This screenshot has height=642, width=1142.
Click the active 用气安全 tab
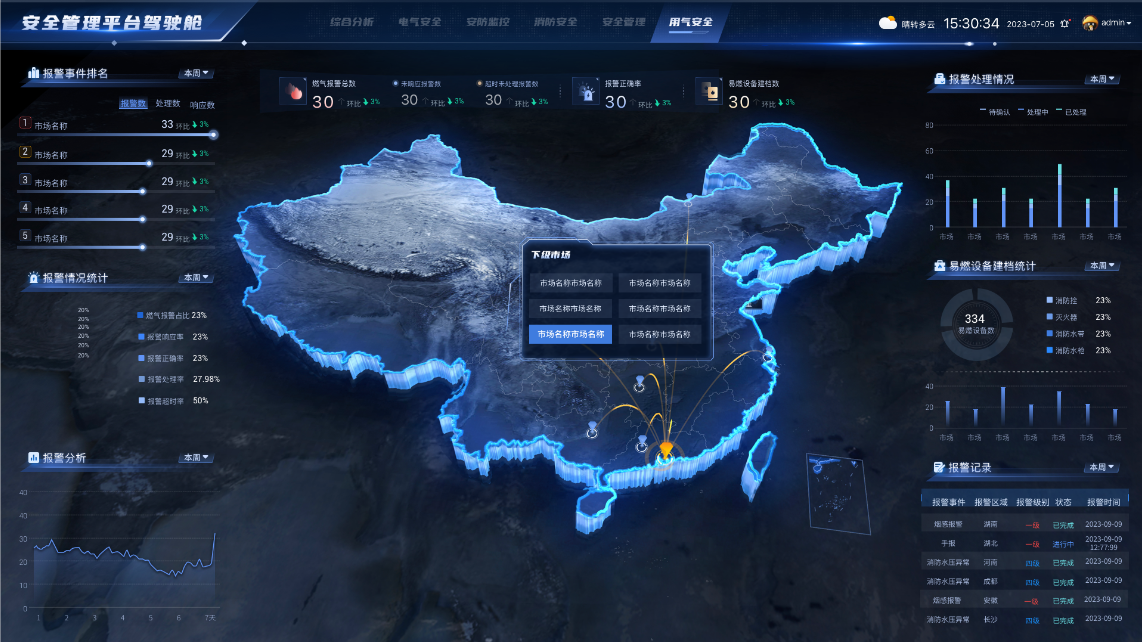(x=691, y=21)
